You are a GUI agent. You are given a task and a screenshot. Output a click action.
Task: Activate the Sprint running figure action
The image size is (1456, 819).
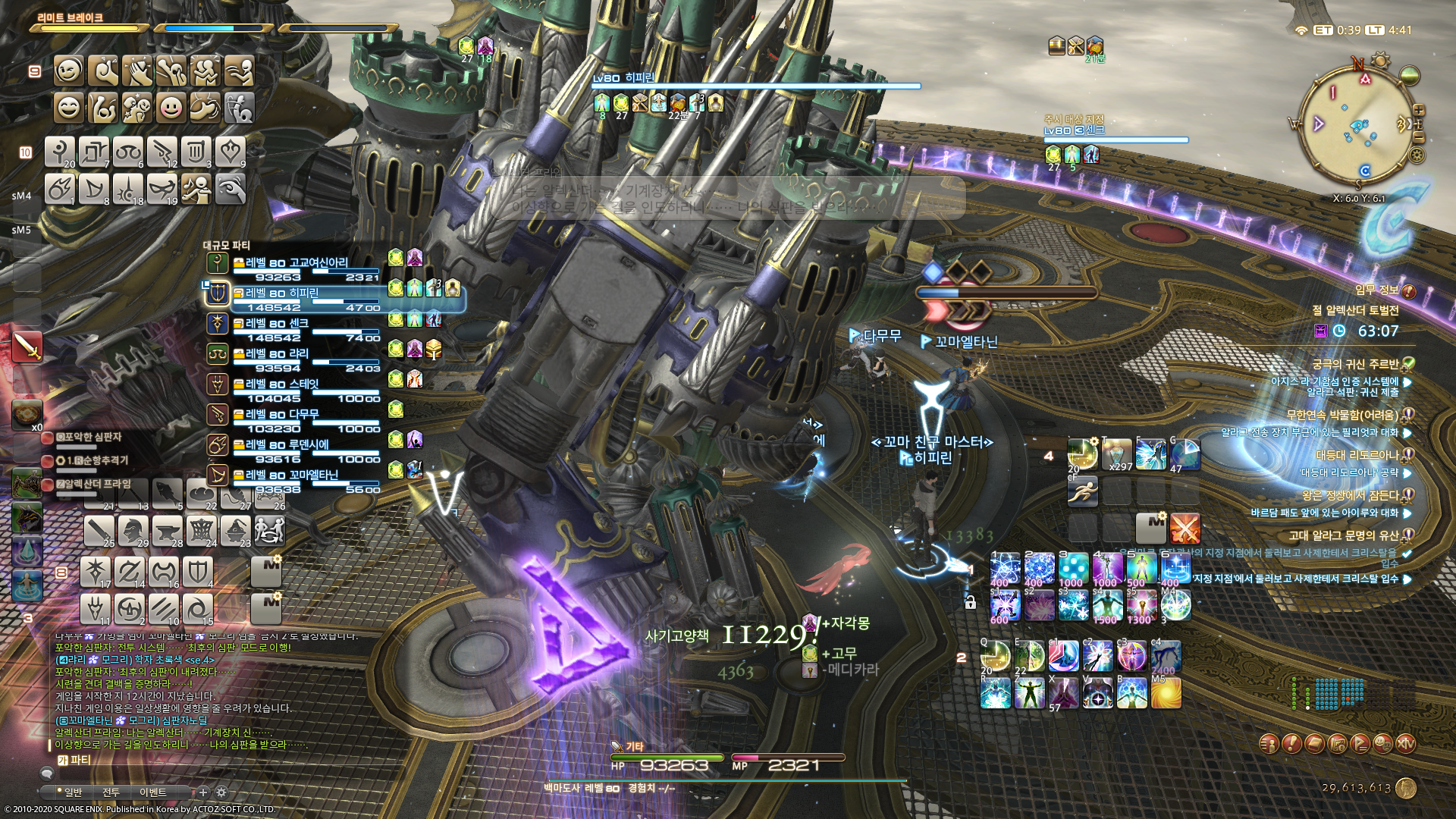(x=1082, y=491)
